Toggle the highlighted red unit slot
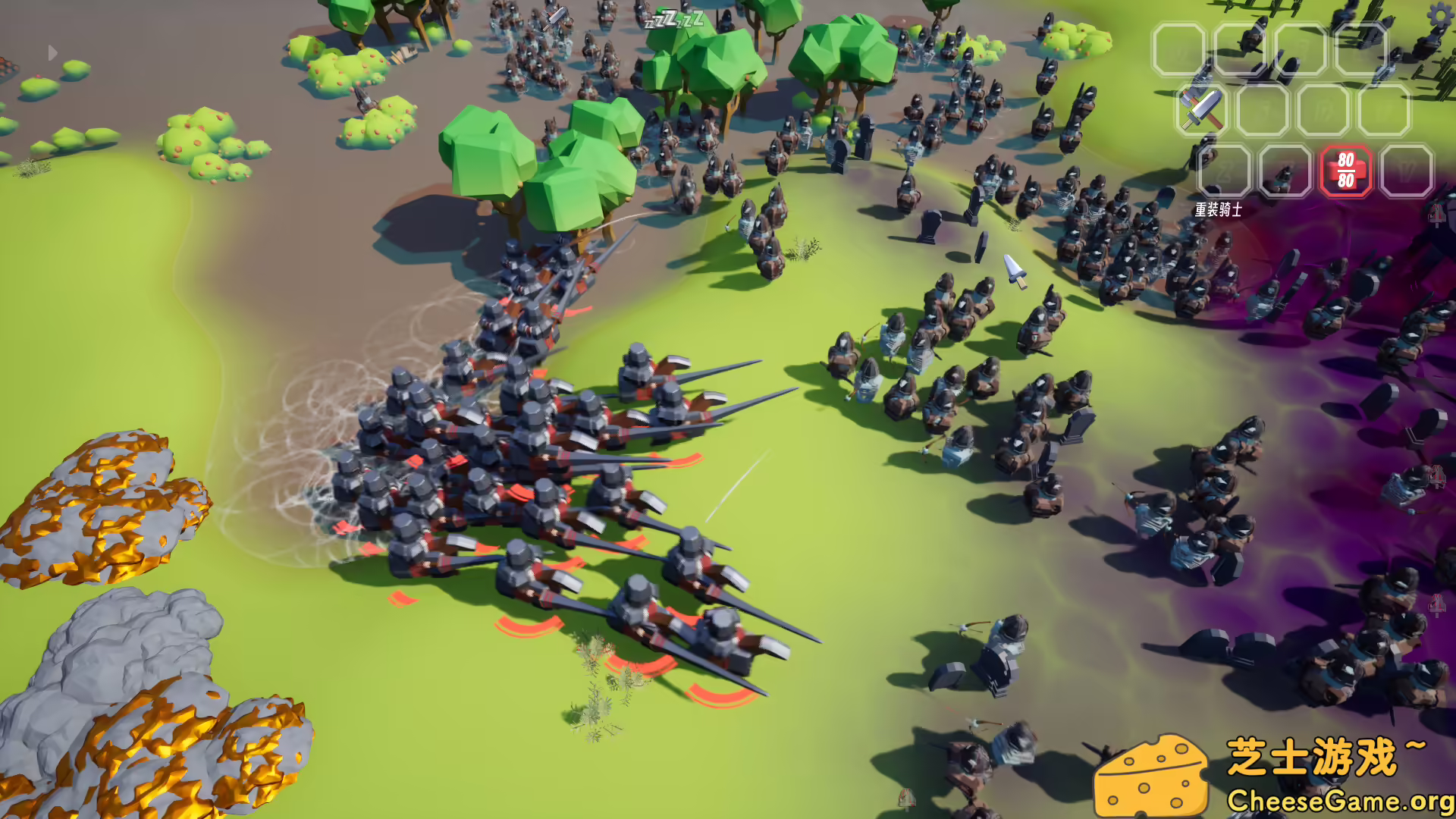Viewport: 1456px width, 819px height. (x=1345, y=172)
